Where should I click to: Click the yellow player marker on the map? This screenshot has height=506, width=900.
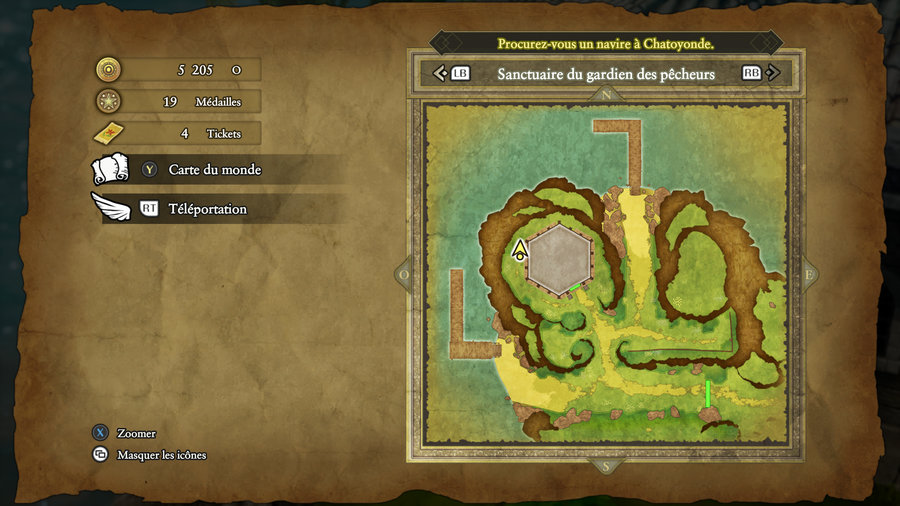point(520,250)
